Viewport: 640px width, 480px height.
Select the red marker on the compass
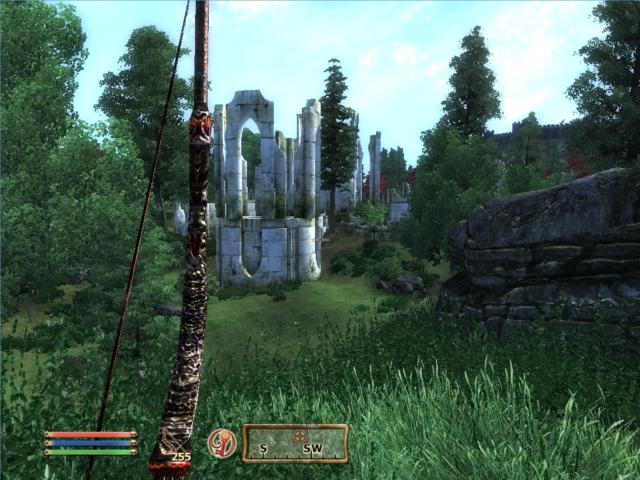pos(299,436)
